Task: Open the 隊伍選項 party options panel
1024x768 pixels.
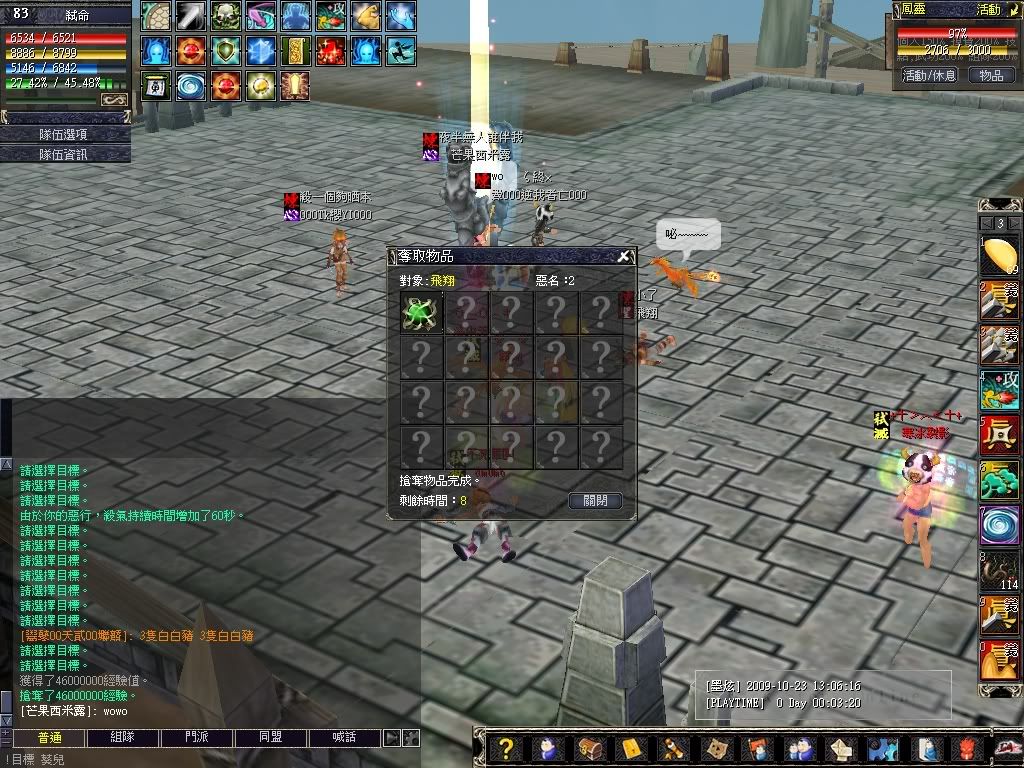Action: (65, 134)
